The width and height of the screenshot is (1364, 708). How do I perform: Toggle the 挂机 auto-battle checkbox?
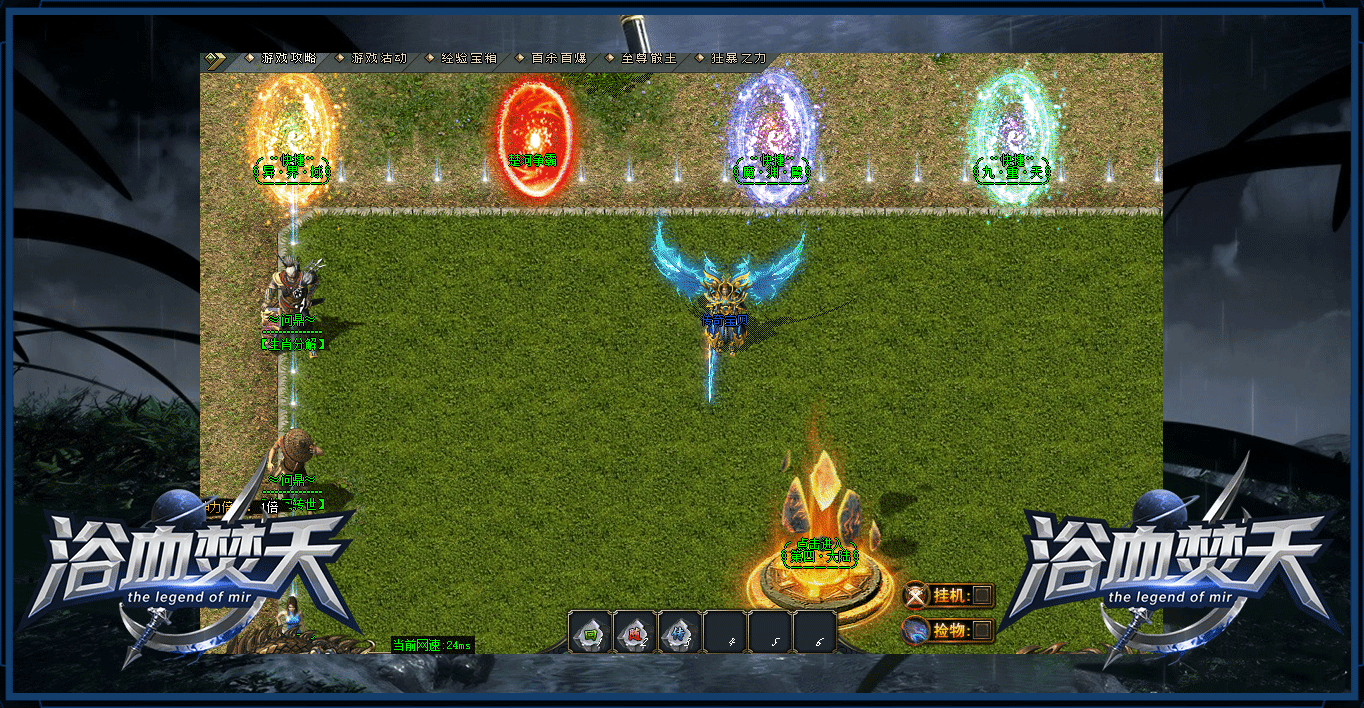tap(983, 596)
